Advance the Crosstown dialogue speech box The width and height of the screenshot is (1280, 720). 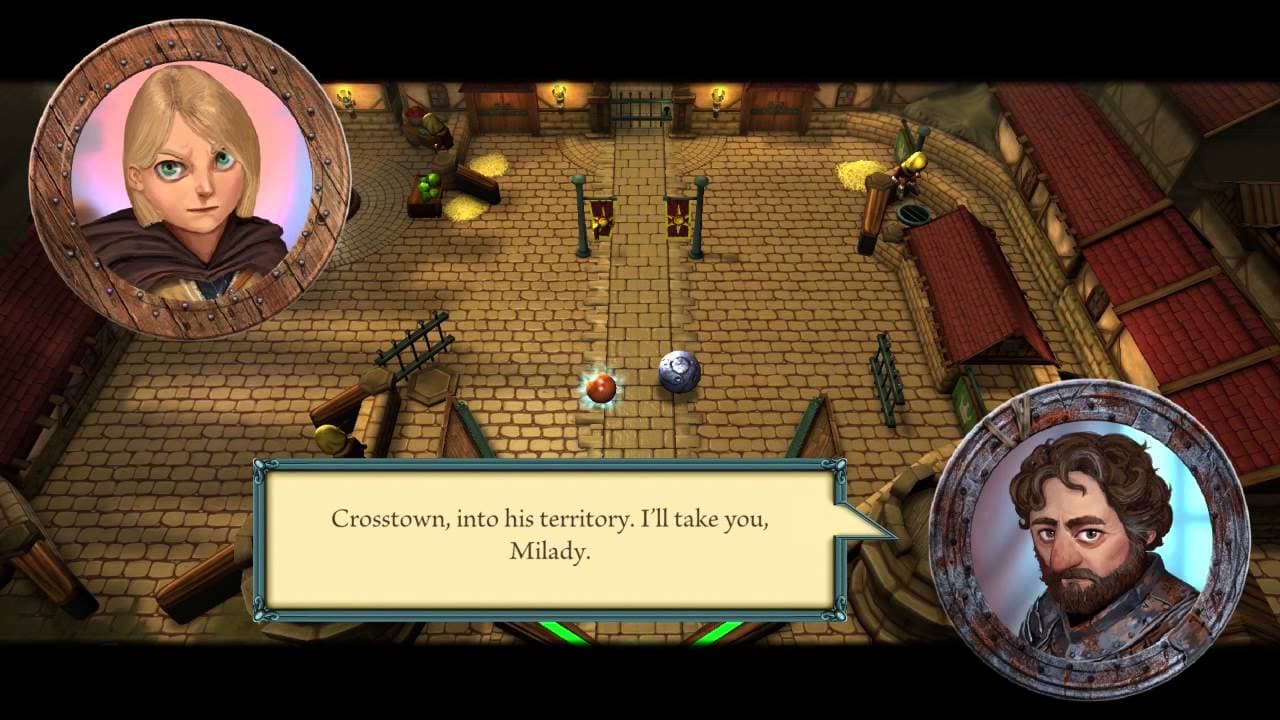click(549, 537)
